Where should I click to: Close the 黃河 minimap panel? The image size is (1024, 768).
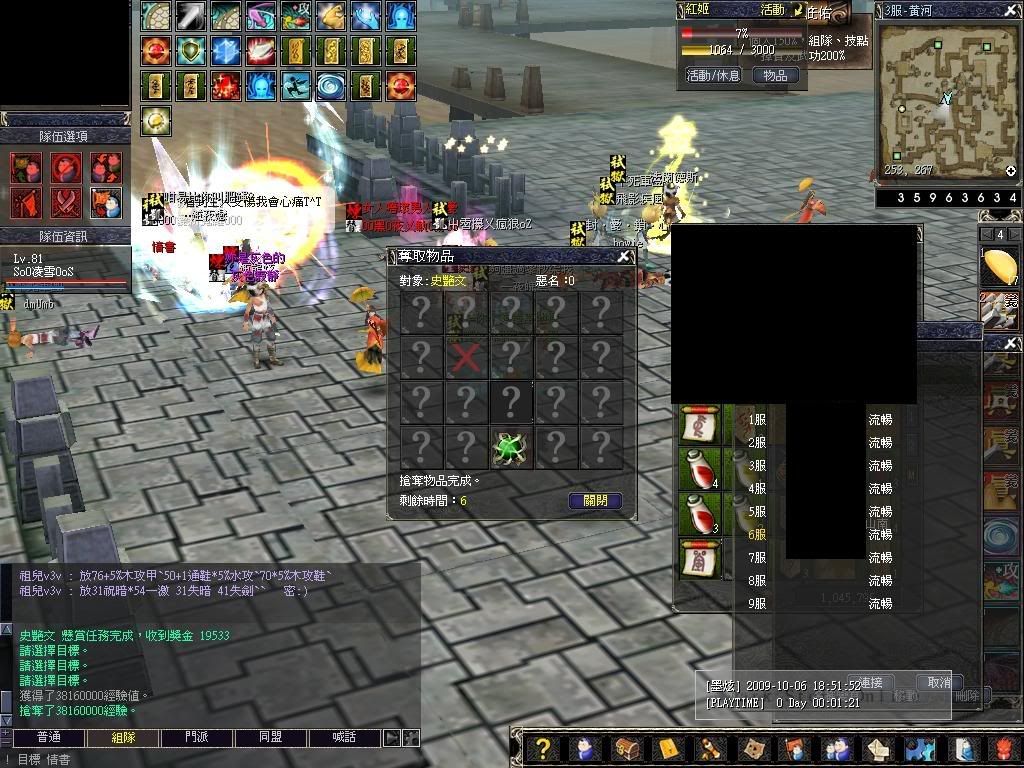tap(1012, 10)
